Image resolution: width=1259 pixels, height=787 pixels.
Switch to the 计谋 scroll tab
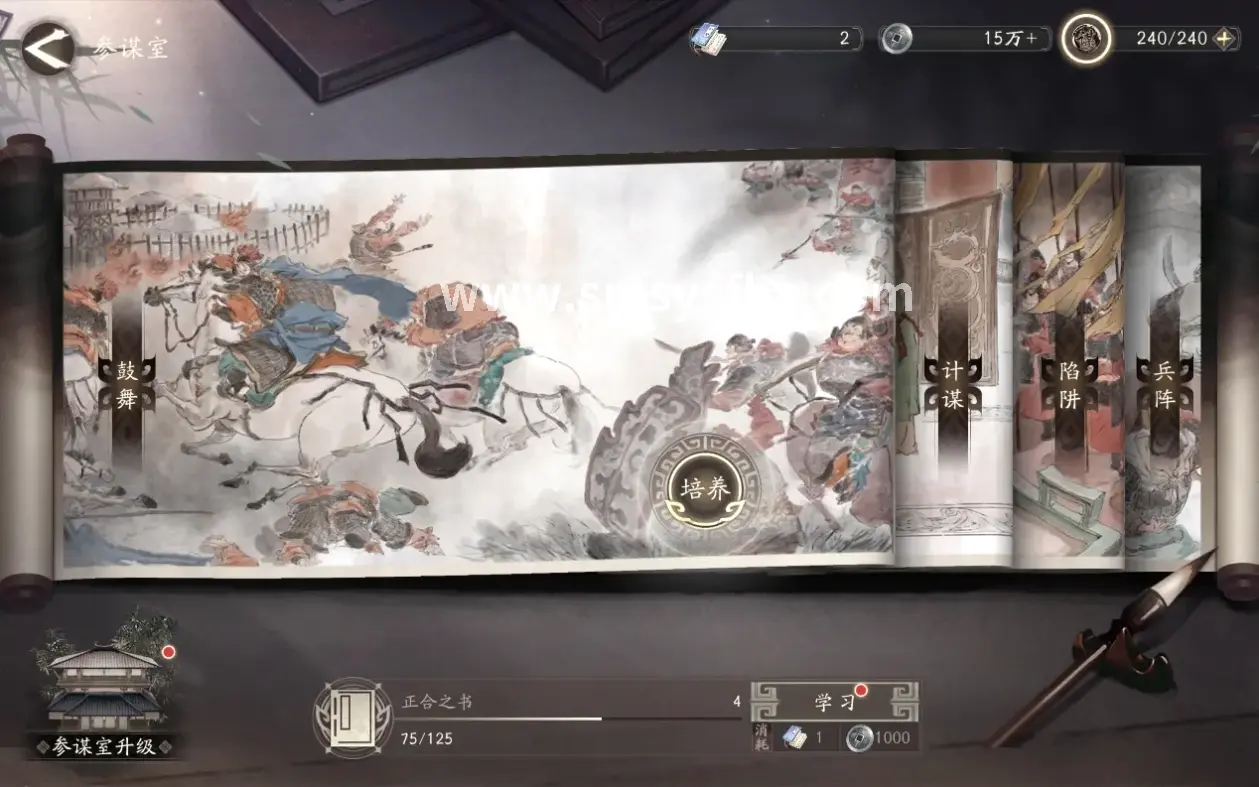(951, 385)
